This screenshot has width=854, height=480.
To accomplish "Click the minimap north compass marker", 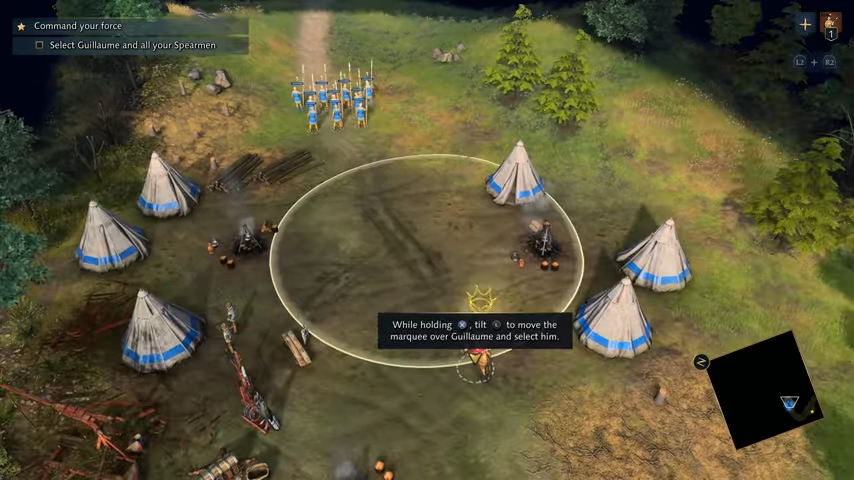I will [701, 362].
